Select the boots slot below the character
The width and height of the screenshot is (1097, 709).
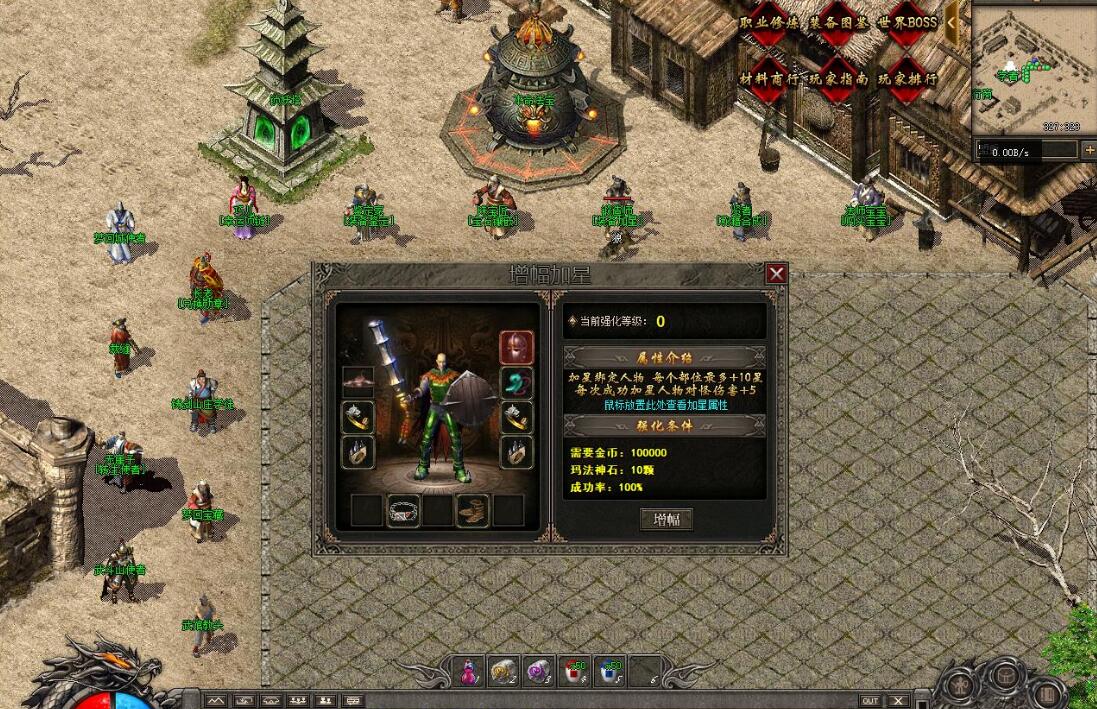[473, 510]
